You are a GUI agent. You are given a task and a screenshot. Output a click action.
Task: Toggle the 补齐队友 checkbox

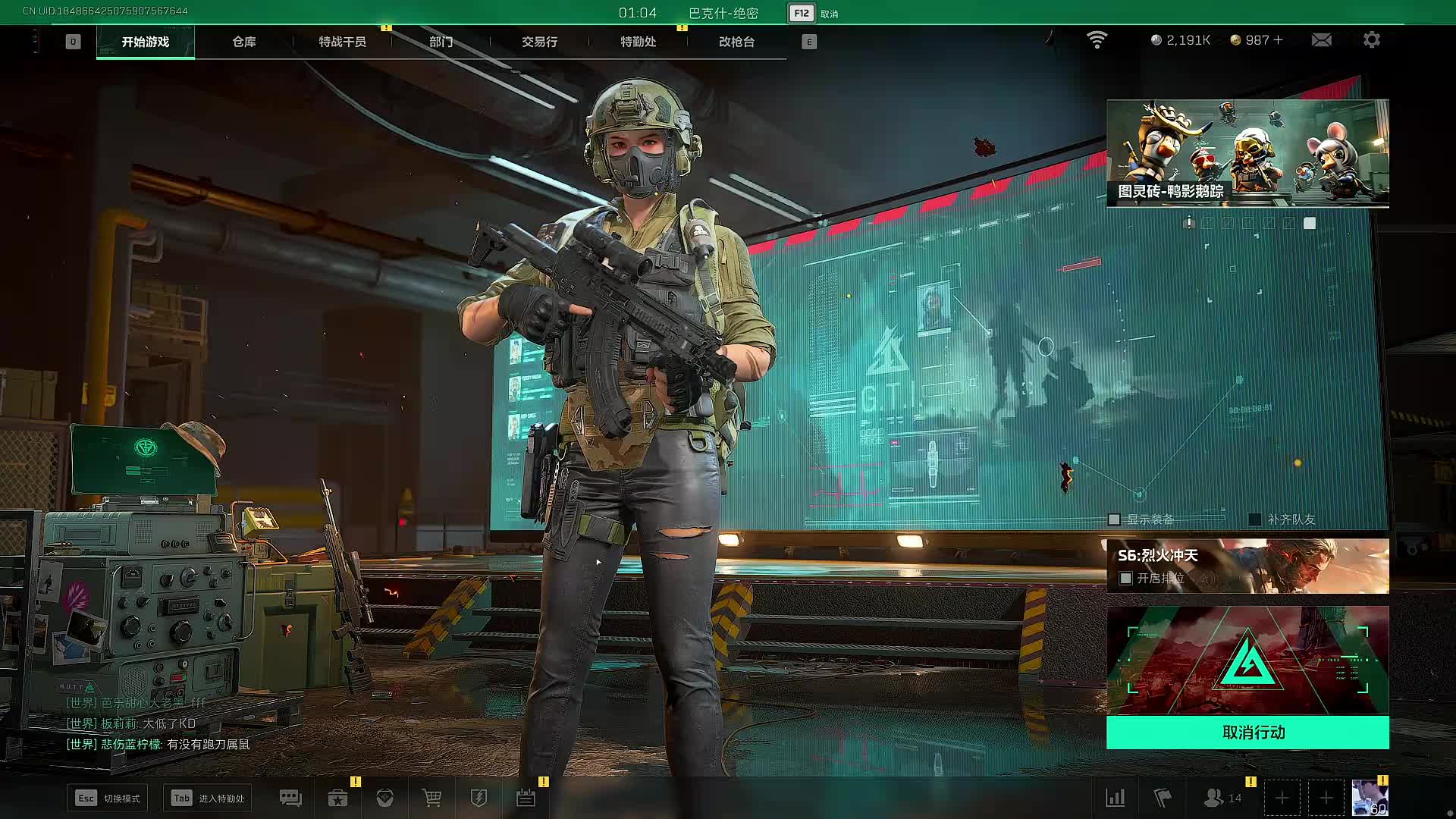(x=1255, y=519)
